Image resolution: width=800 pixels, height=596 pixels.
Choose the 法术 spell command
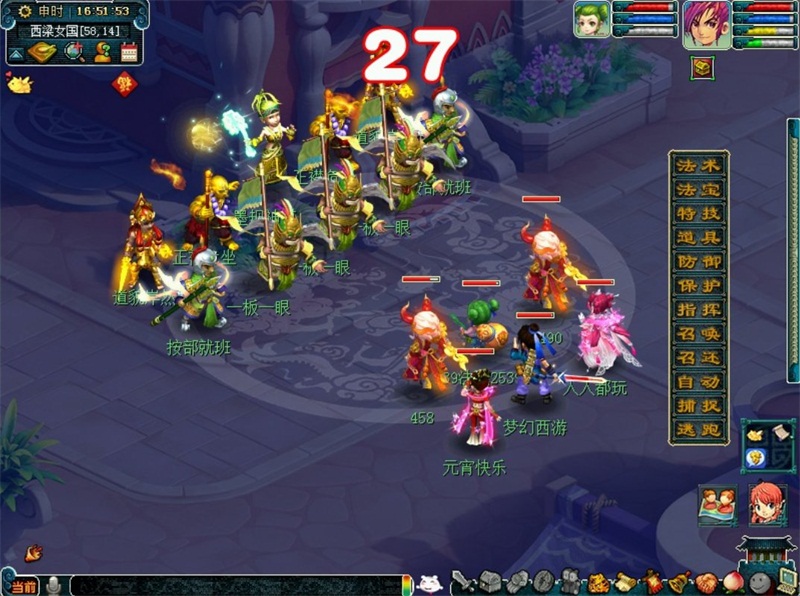click(700, 165)
